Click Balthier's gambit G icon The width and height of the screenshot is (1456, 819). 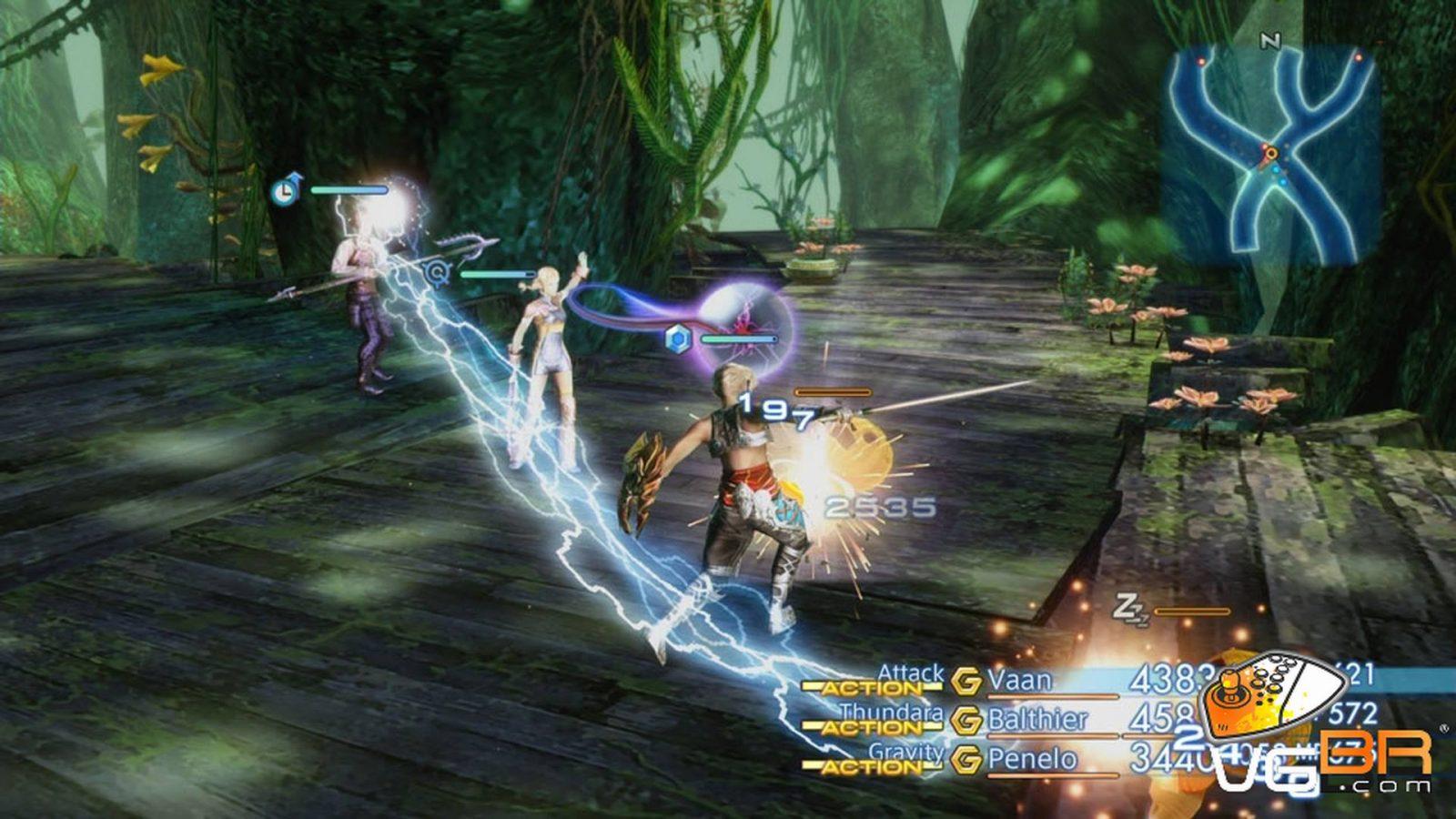pyautogui.click(x=966, y=720)
